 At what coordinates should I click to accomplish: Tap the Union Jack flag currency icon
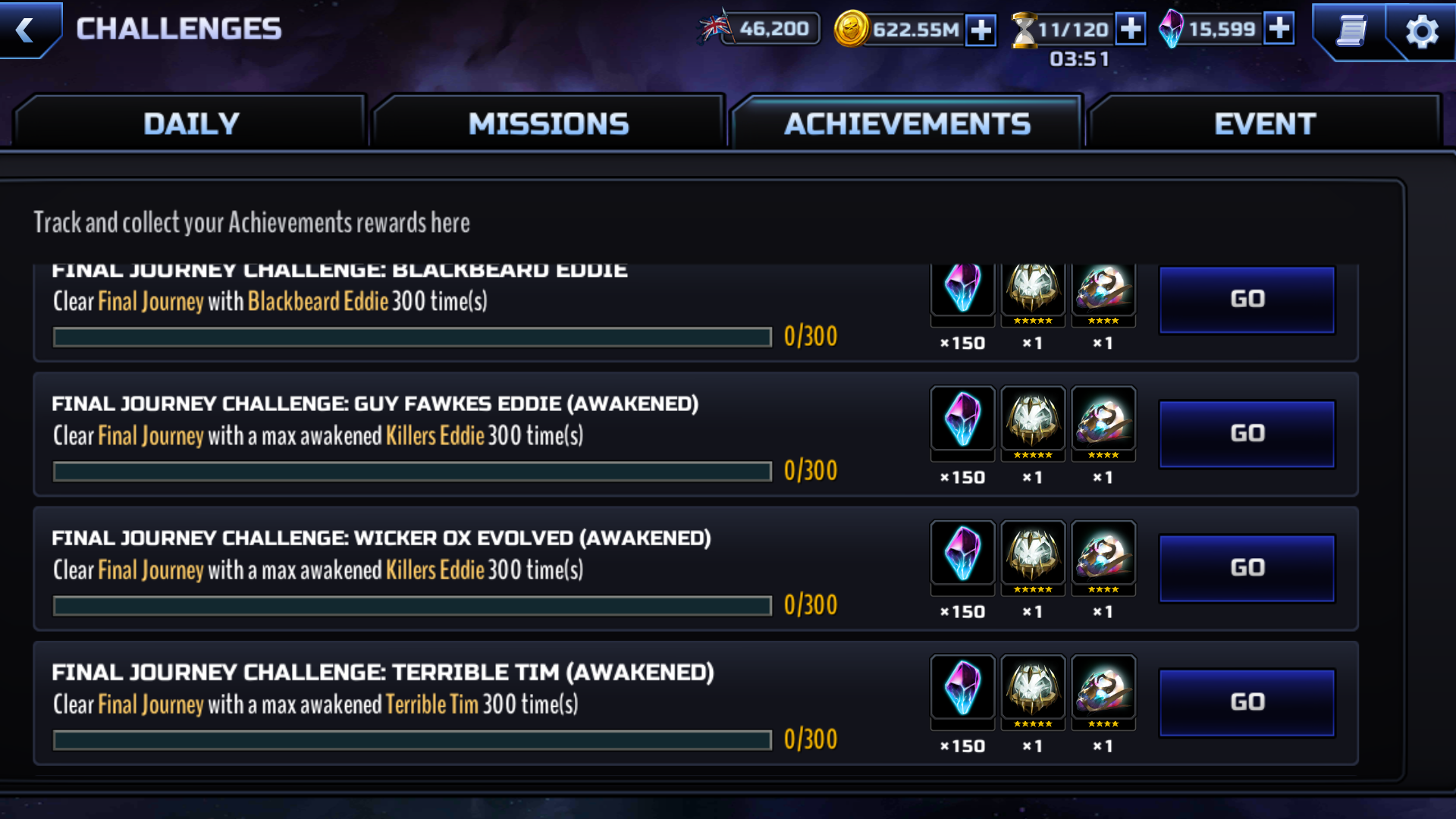715,28
